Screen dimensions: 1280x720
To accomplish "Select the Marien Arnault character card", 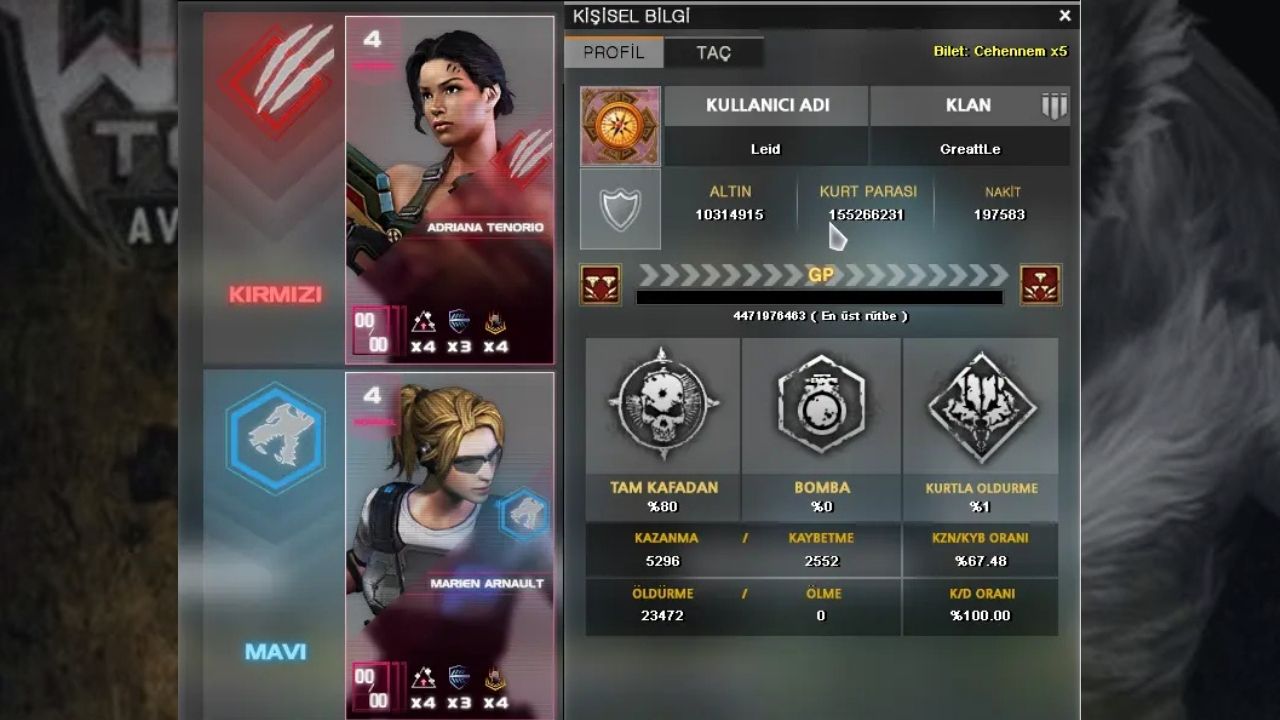I will click(x=450, y=545).
